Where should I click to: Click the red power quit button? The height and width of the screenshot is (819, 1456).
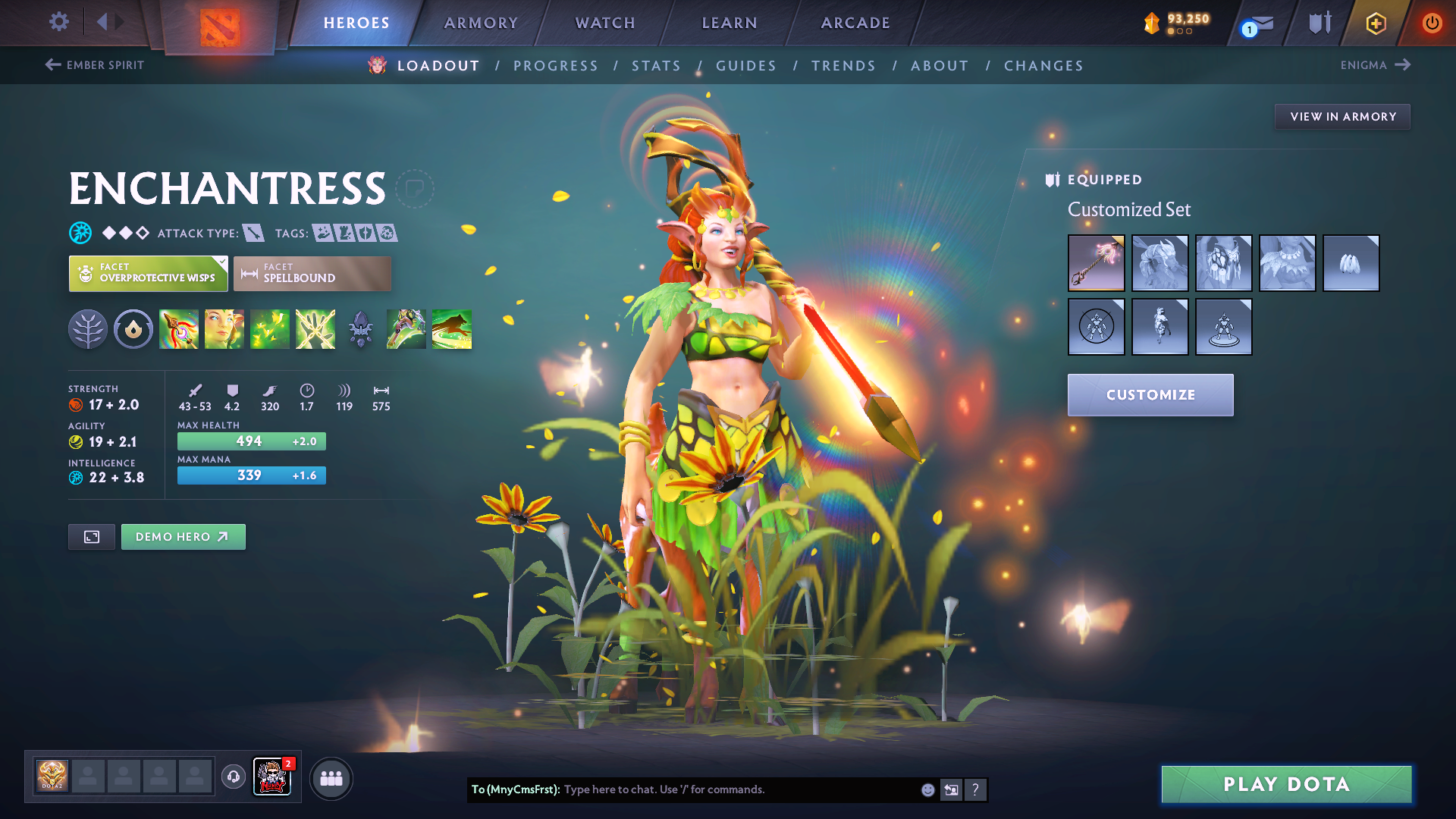(x=1432, y=23)
